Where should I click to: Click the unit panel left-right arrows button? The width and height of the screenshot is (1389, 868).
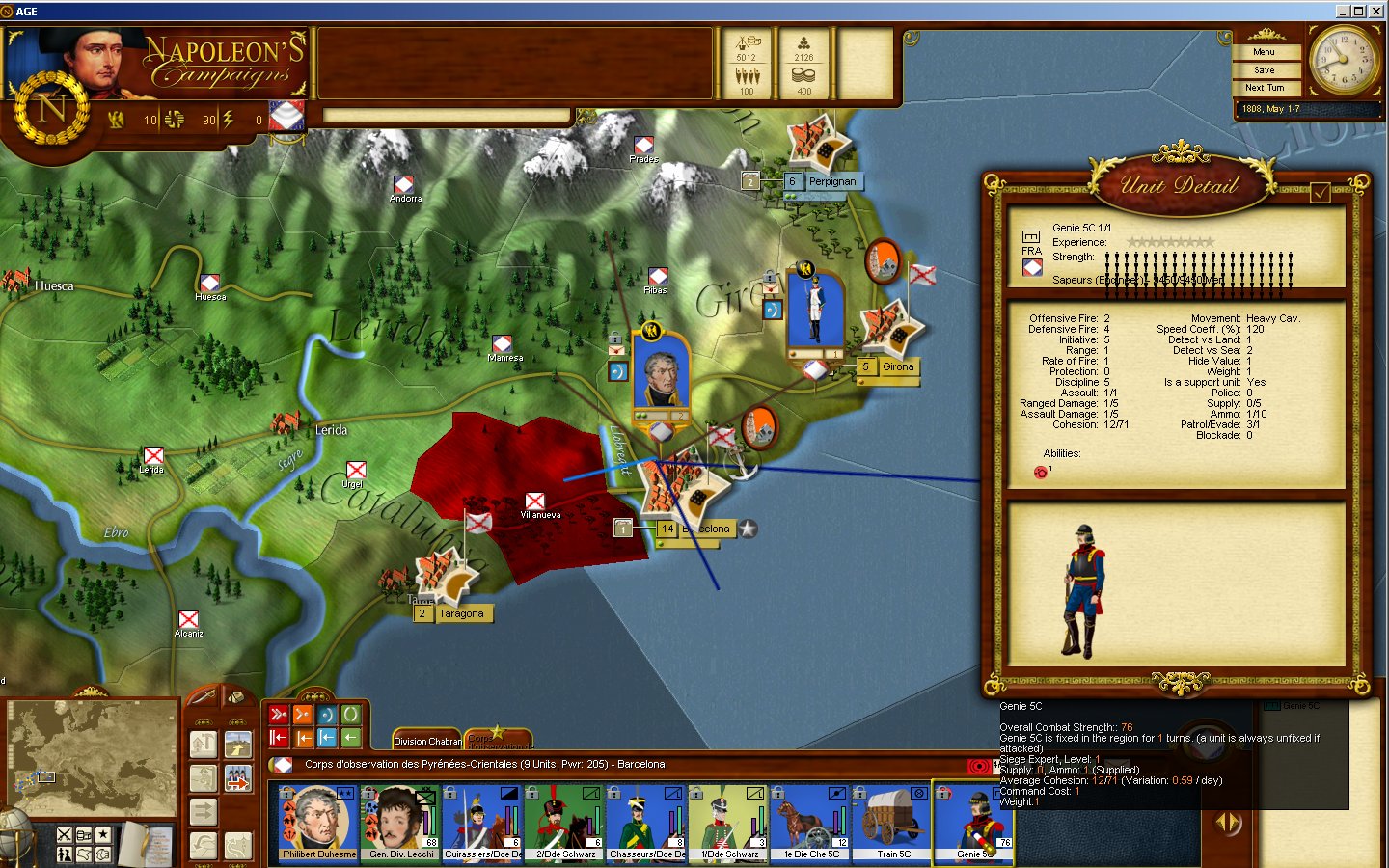coord(1228,823)
